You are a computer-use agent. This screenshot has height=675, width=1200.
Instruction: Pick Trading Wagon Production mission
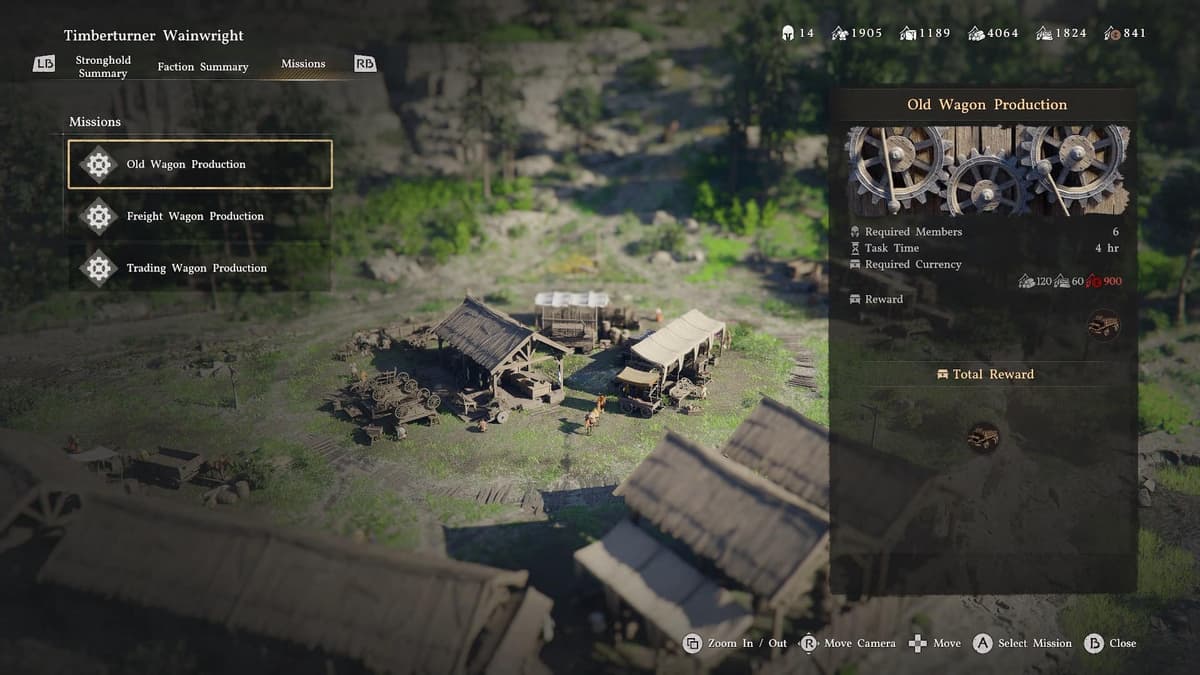[x=199, y=268]
